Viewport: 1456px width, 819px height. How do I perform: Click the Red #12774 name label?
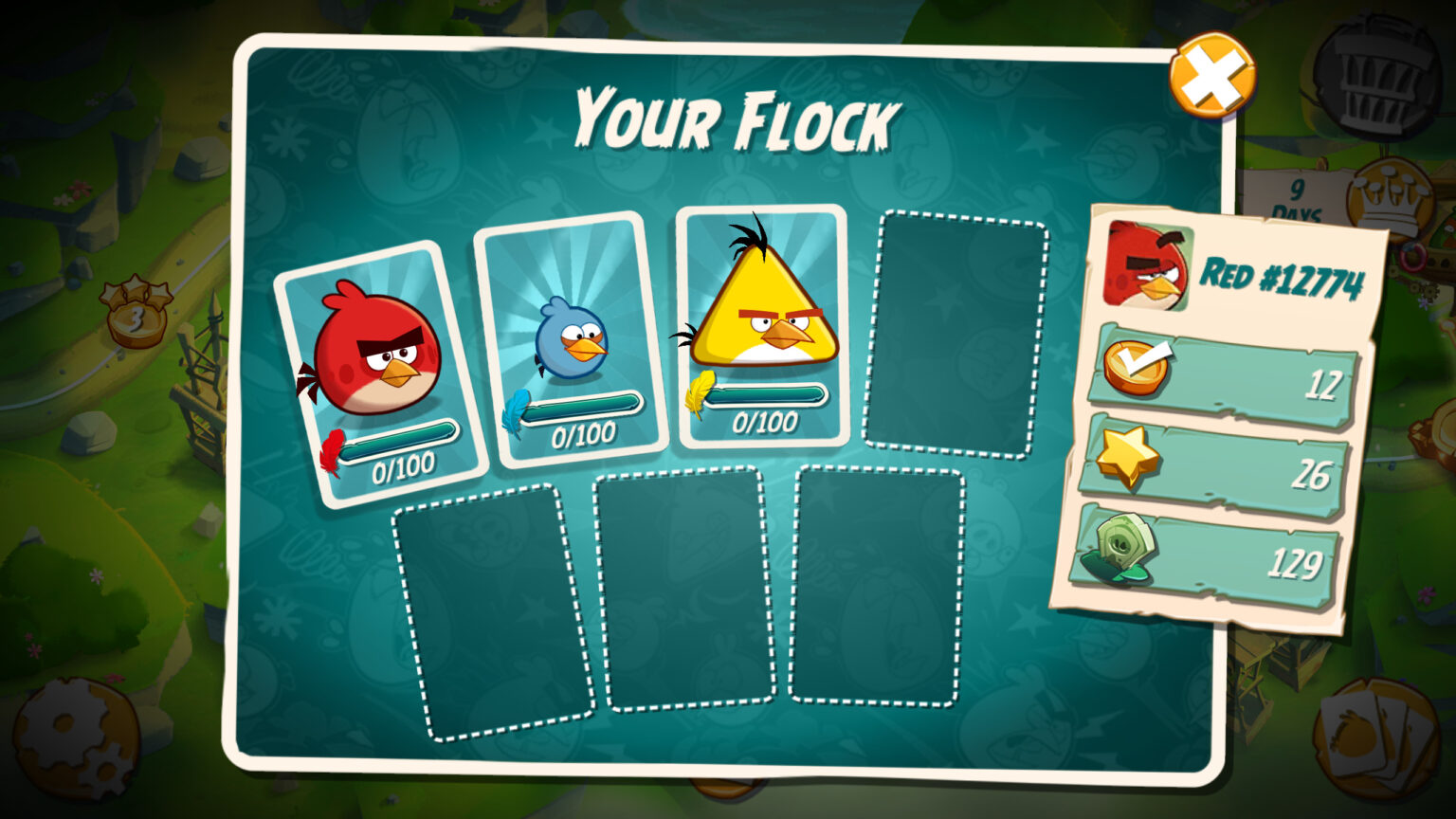1284,275
